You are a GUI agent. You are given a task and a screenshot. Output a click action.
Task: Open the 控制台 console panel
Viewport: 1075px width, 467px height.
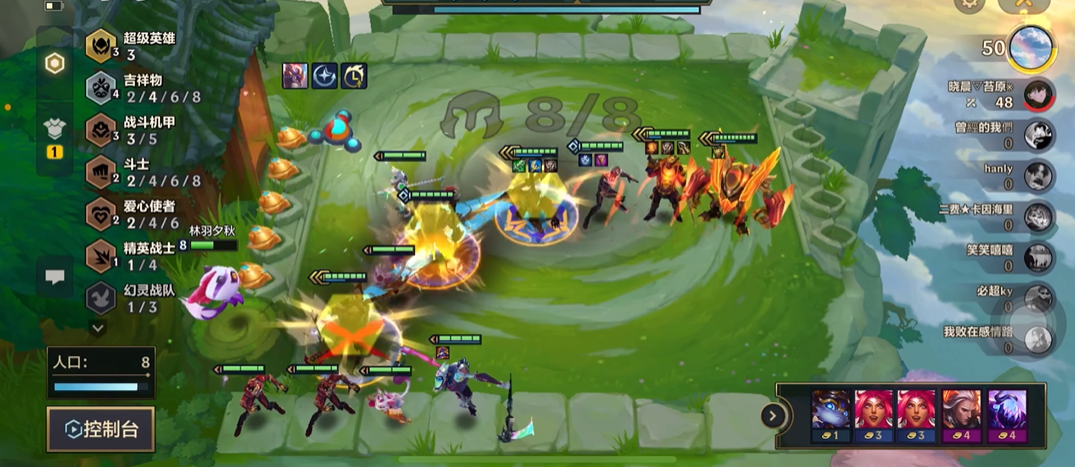tap(101, 429)
